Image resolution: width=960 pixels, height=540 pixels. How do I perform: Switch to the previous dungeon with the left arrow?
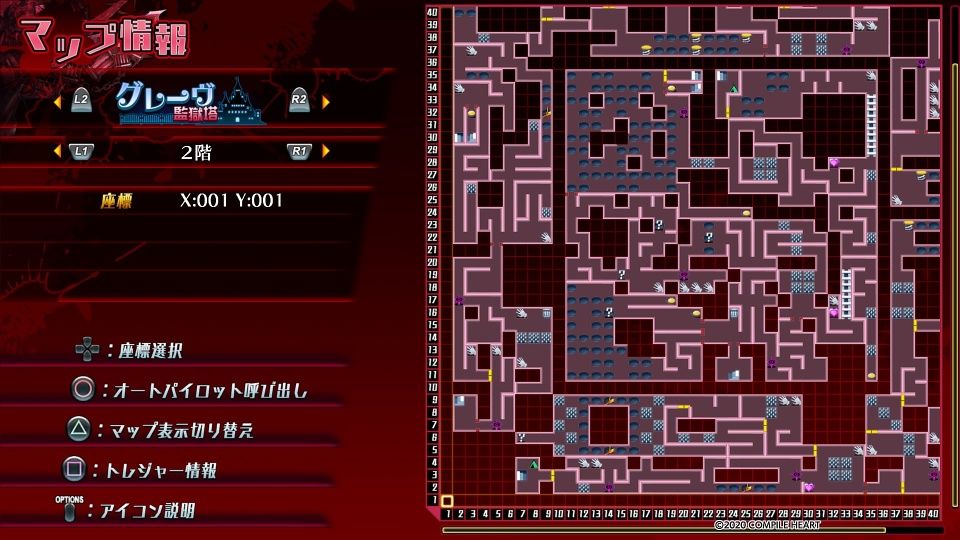(x=57, y=100)
